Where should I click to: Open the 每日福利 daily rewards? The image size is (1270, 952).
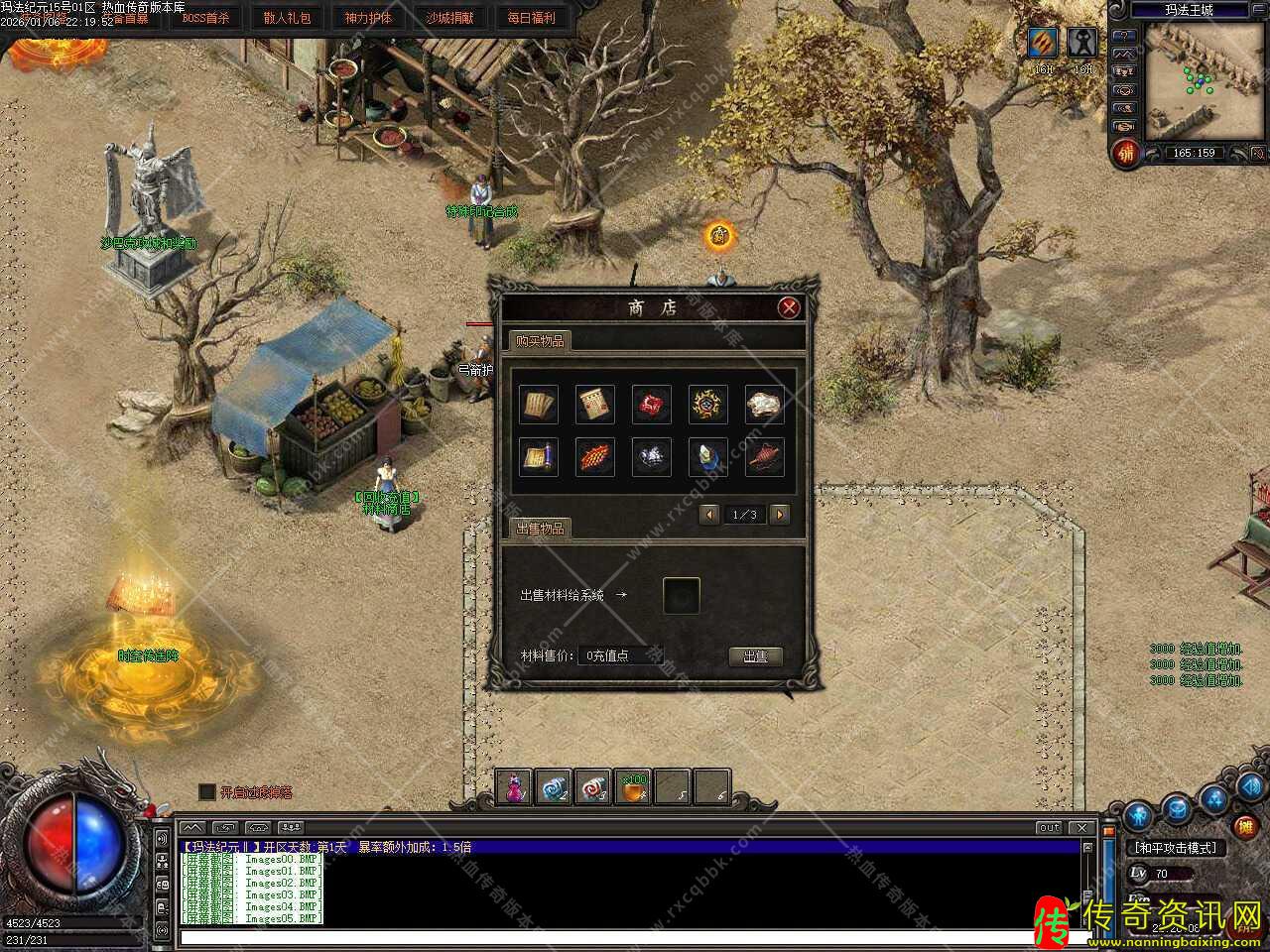531,18
